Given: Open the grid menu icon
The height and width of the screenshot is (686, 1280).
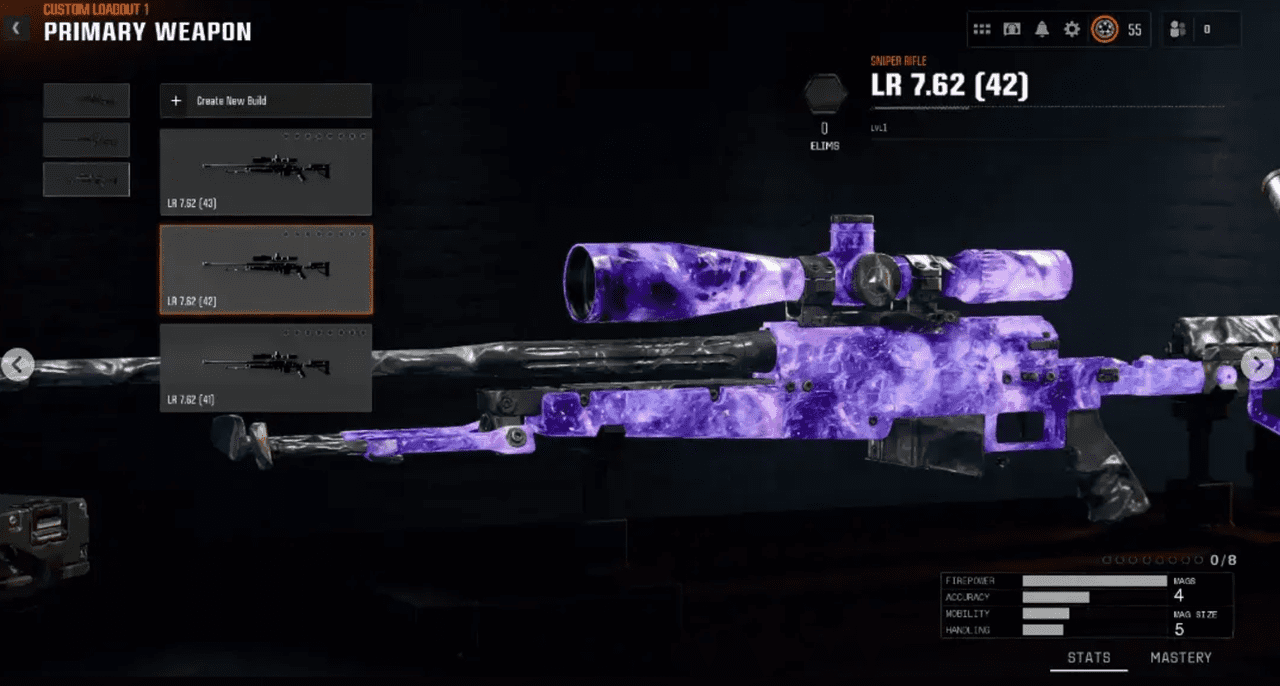Looking at the screenshot, I should click(x=982, y=30).
